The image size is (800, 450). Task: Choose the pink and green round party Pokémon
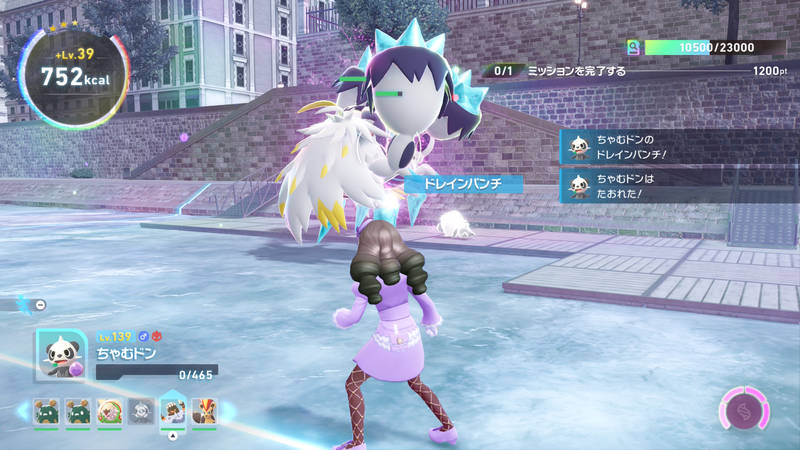[109, 411]
